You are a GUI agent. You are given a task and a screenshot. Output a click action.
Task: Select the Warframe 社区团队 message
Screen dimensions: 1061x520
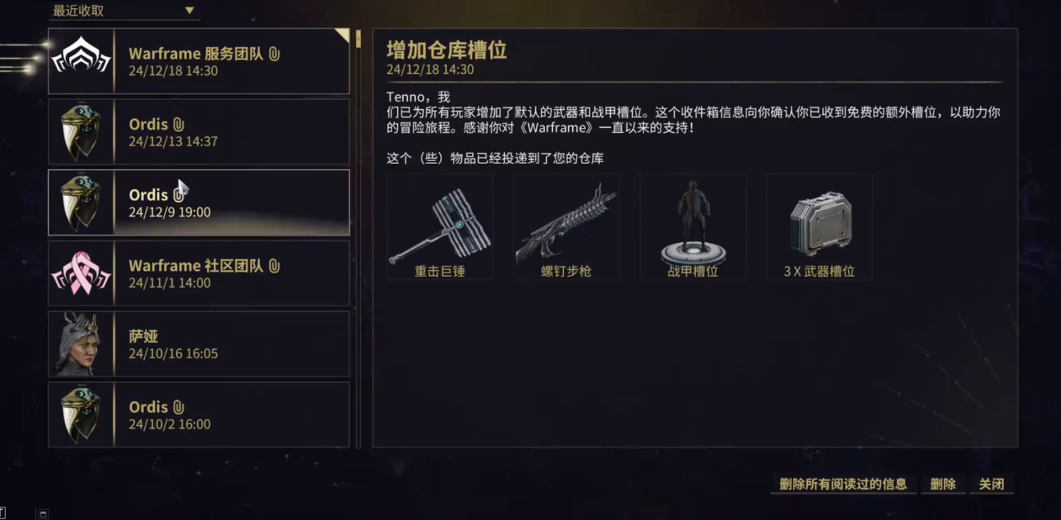199,273
